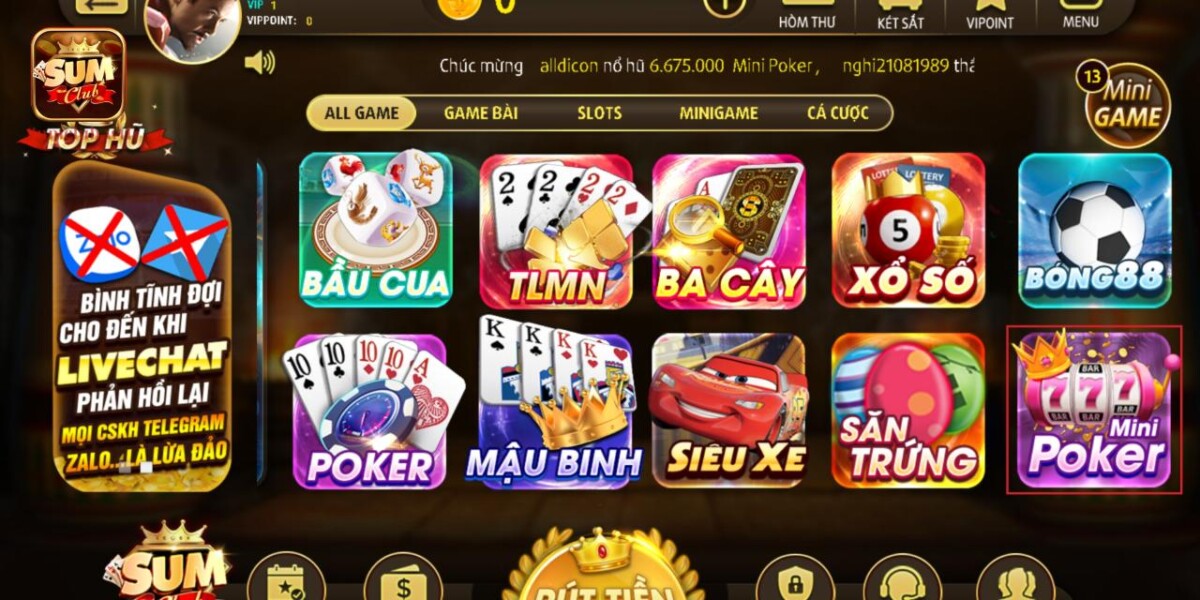Launch the Siêu Xe racing game

(x=729, y=411)
